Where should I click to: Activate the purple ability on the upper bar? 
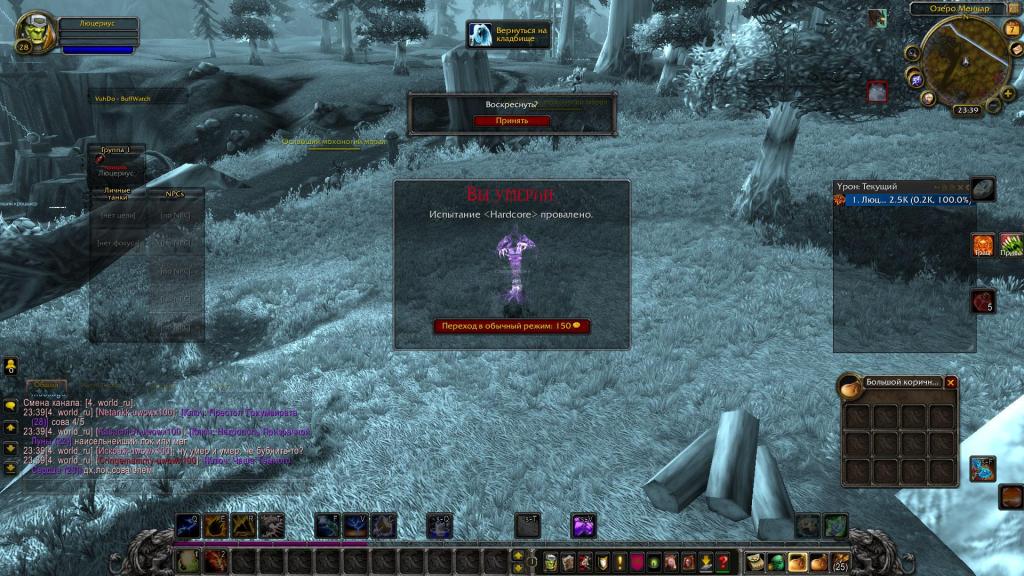[583, 524]
